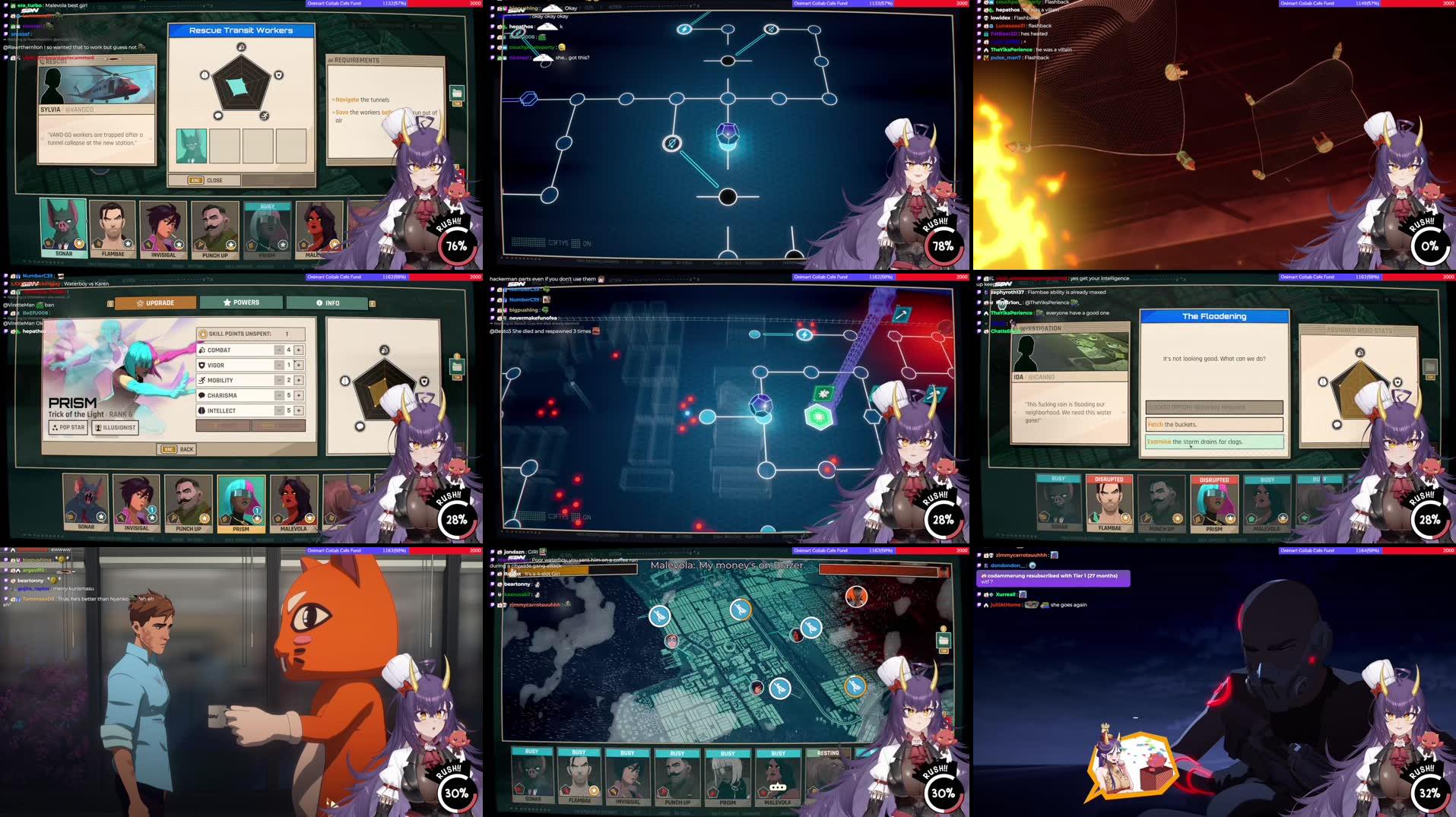Select the Combat stat icon
Image resolution: width=1456 pixels, height=817 pixels.
202,350
